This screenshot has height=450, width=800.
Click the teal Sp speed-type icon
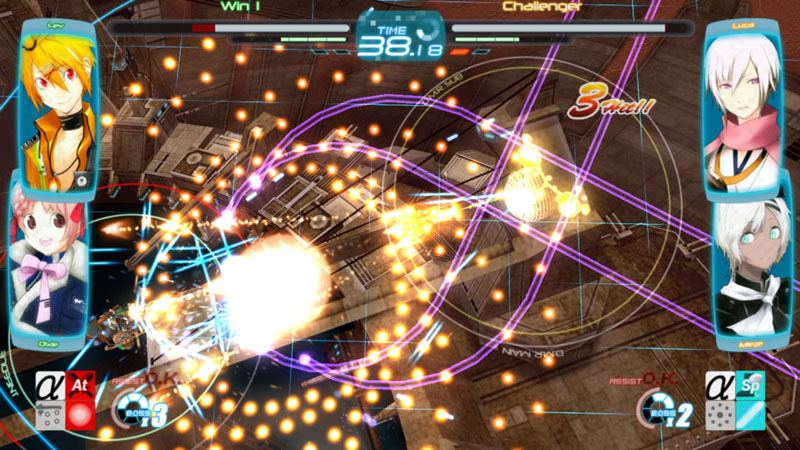(x=752, y=385)
